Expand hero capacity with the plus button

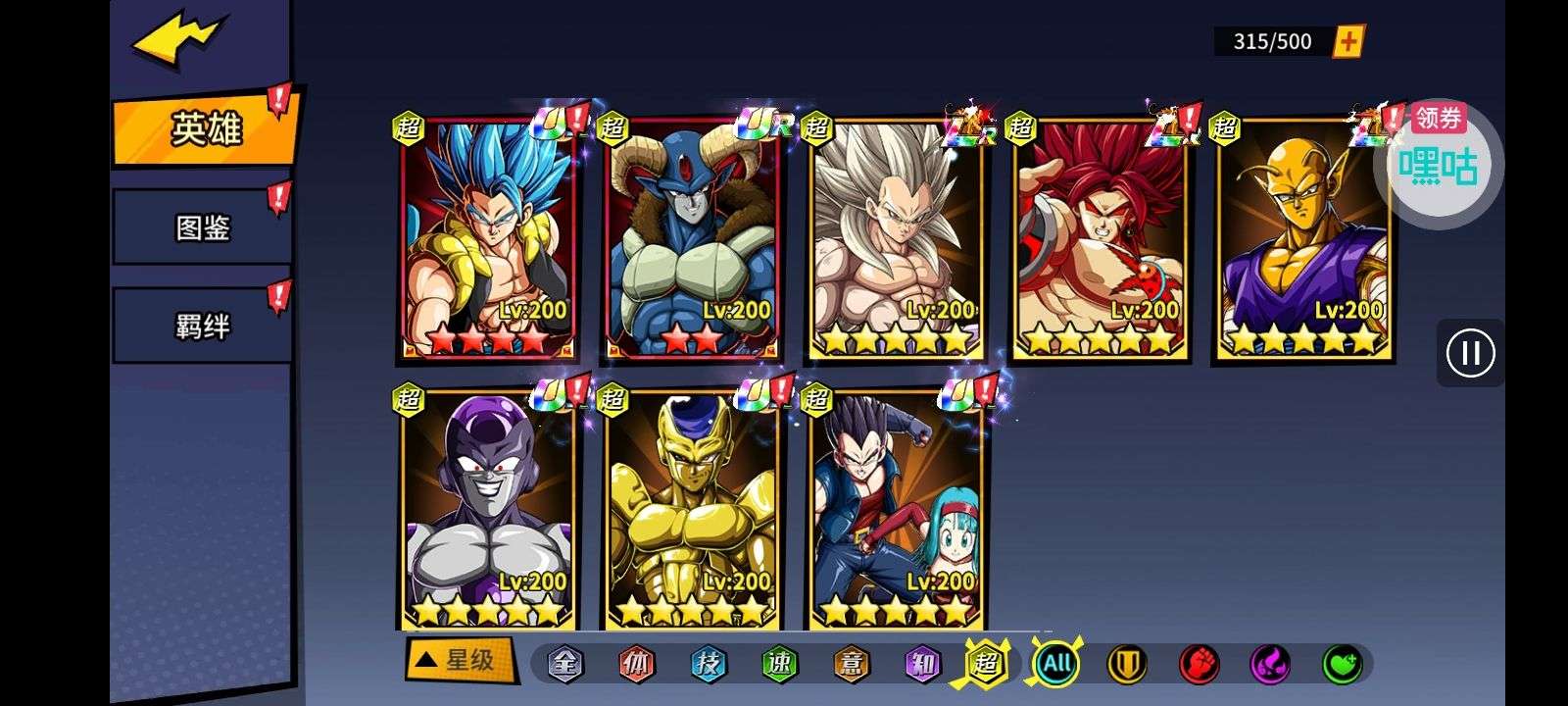[1348, 41]
